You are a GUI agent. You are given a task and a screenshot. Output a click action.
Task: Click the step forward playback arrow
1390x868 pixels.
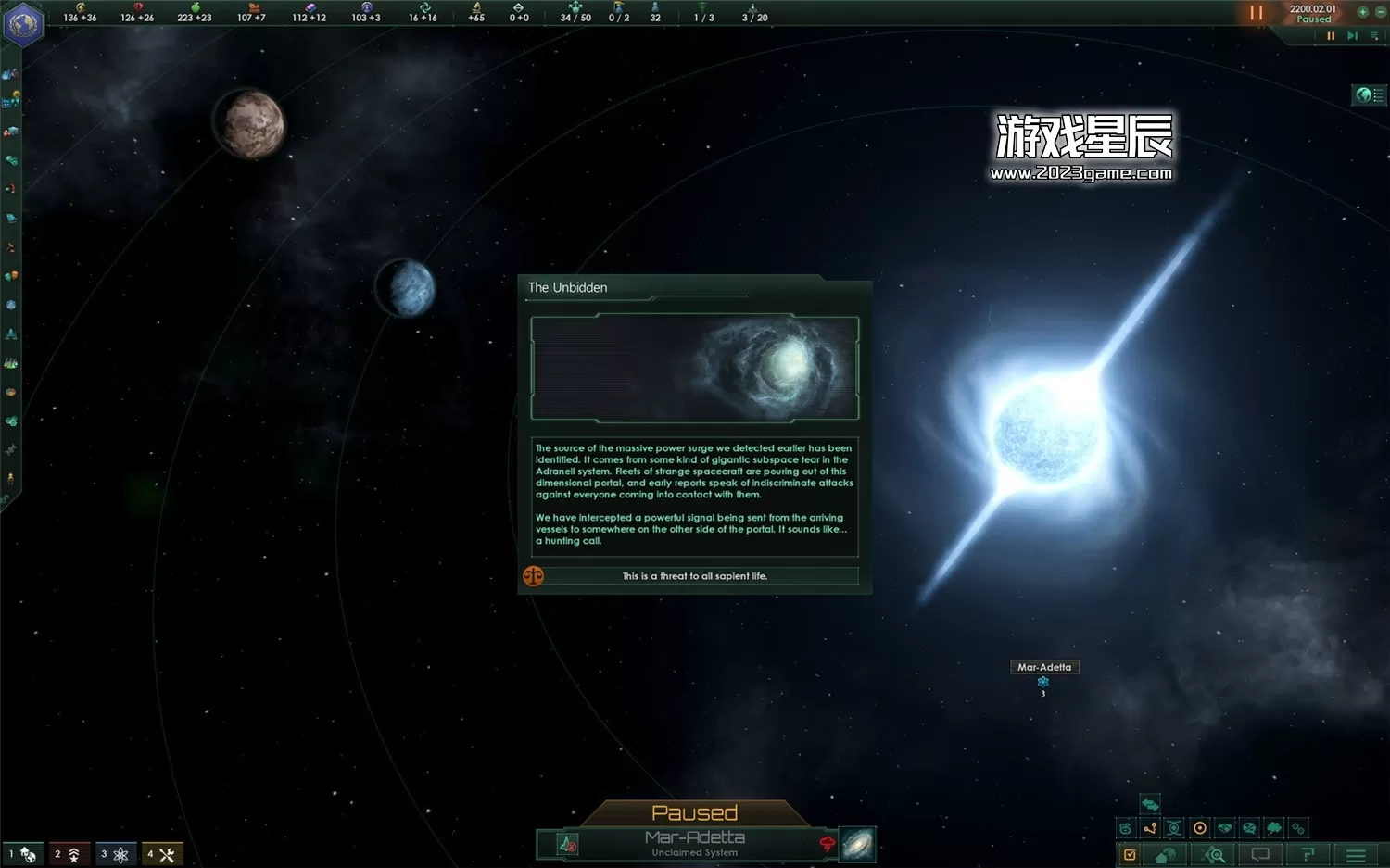[1352, 36]
